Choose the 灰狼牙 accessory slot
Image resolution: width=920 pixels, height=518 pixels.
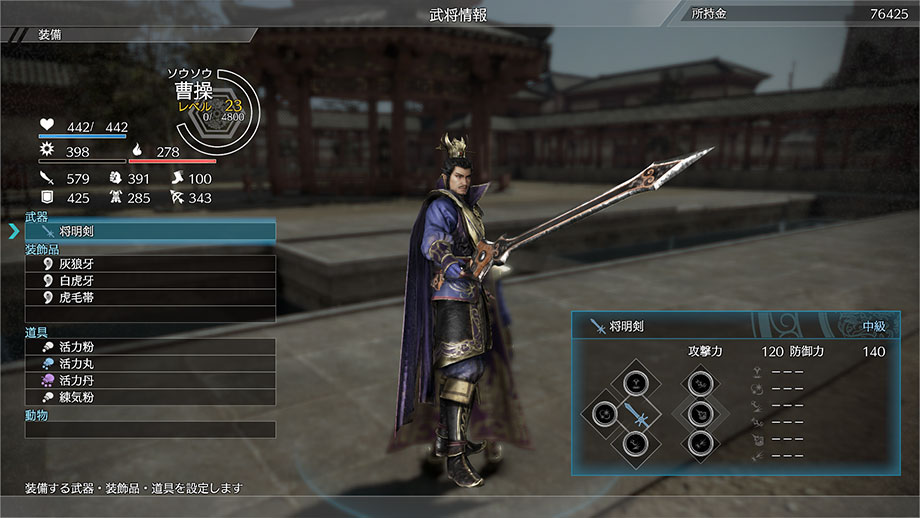click(150, 264)
